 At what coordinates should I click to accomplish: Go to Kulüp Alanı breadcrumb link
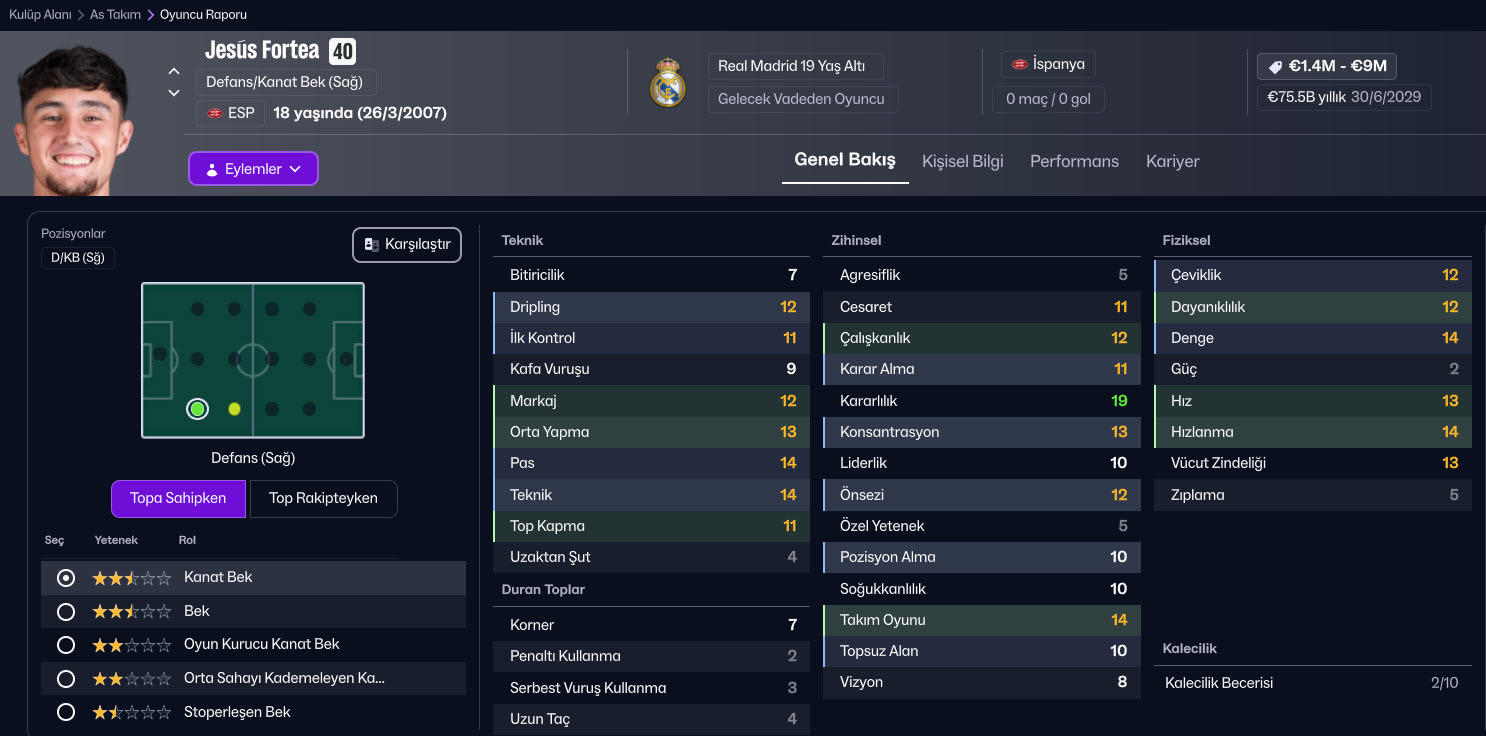click(40, 15)
